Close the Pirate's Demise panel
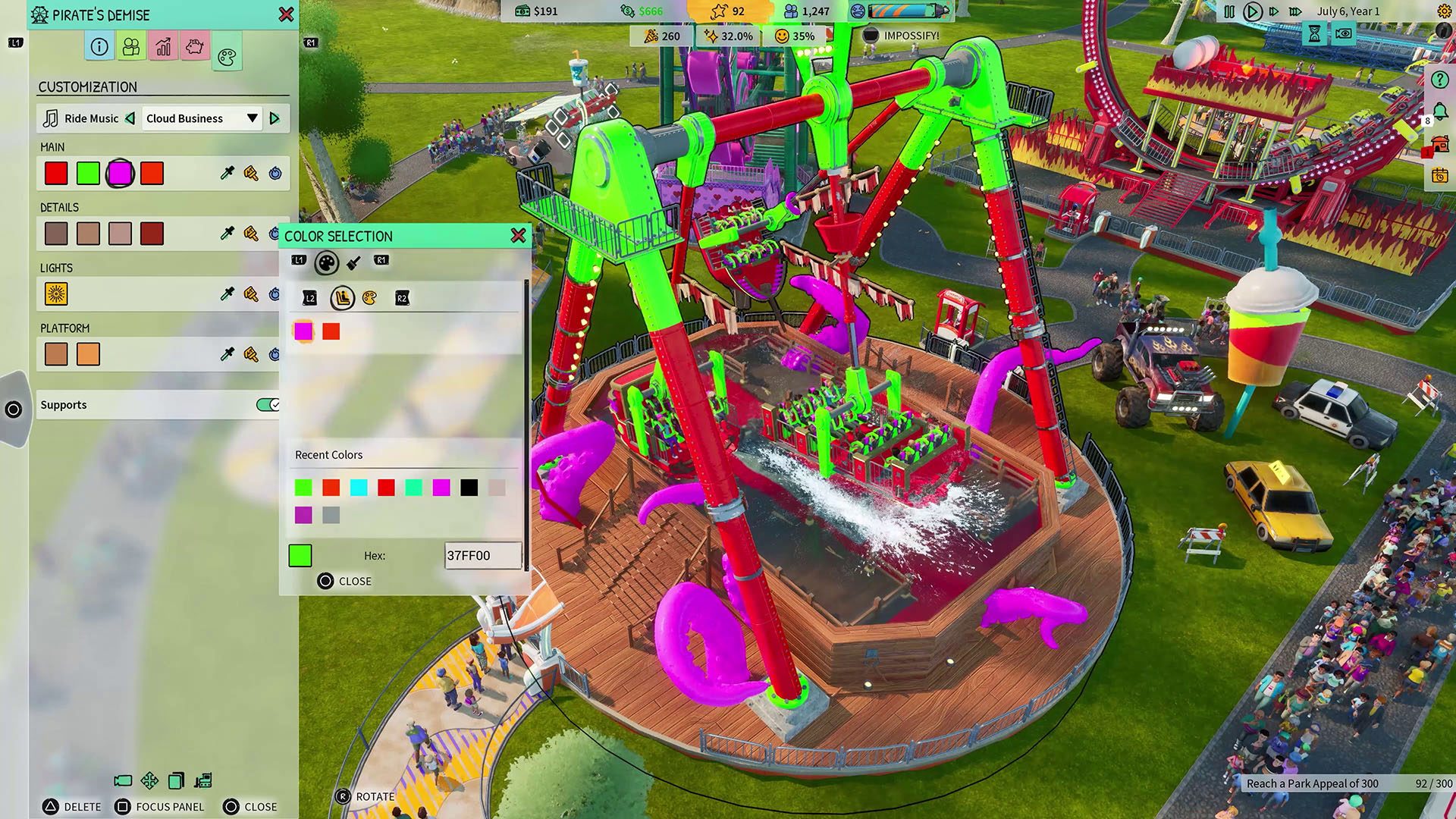 point(286,14)
